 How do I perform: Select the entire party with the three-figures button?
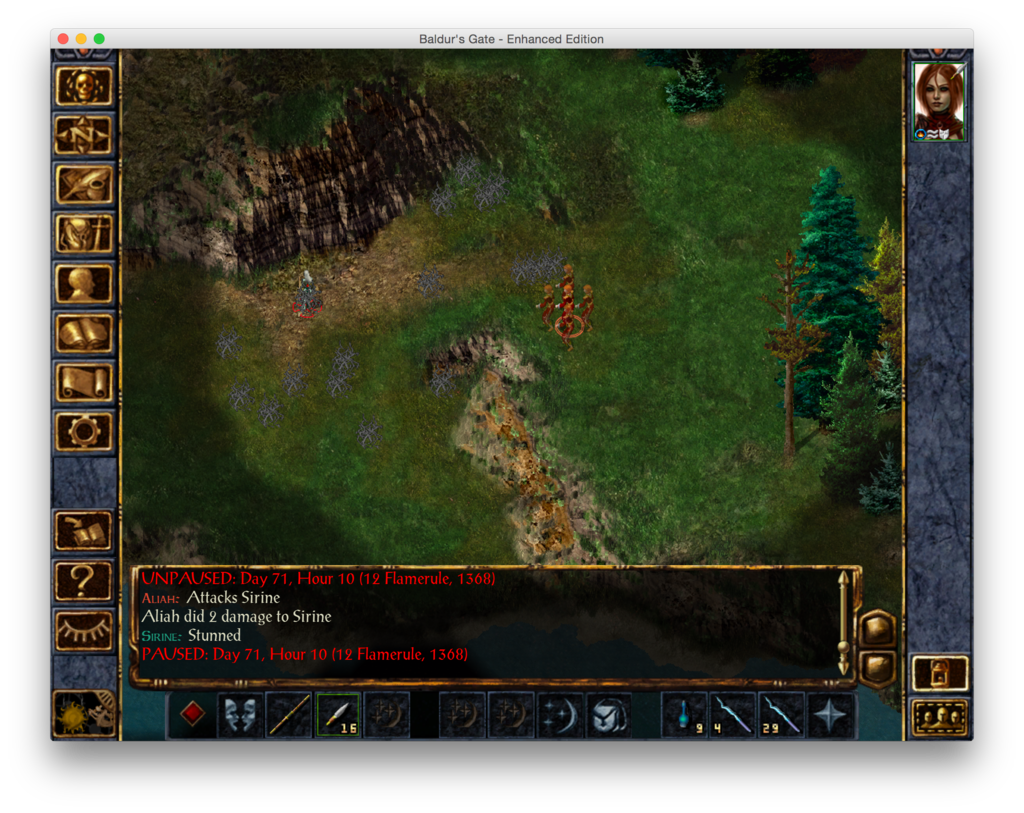[940, 717]
